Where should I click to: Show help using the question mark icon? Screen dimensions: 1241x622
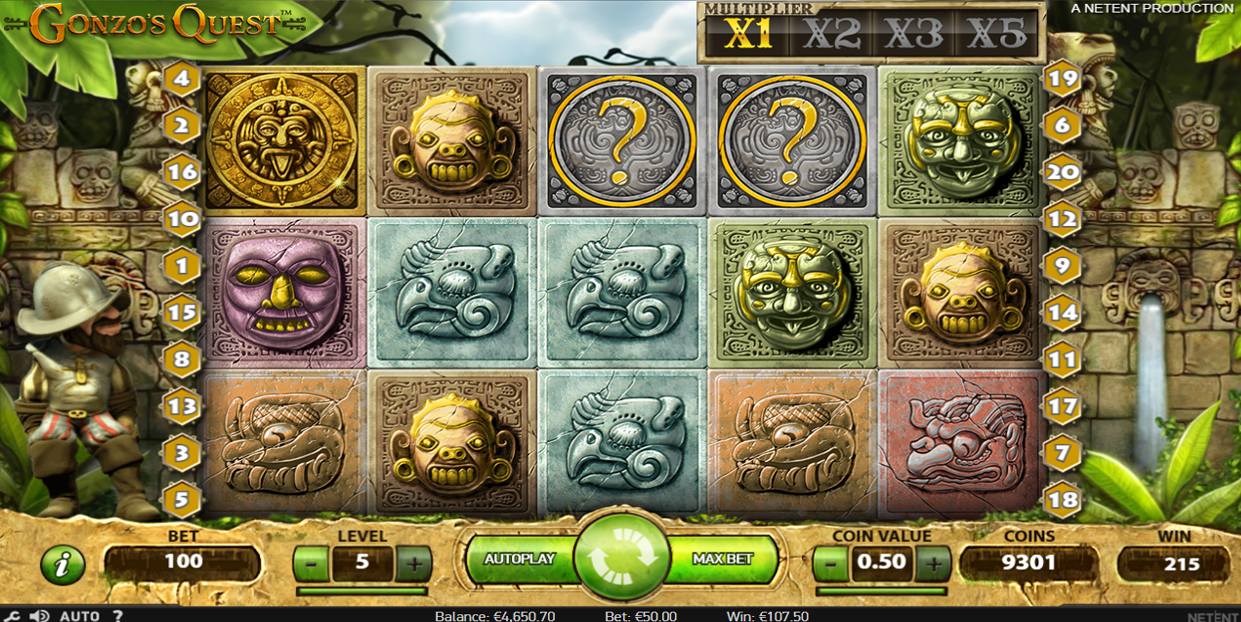[118, 616]
